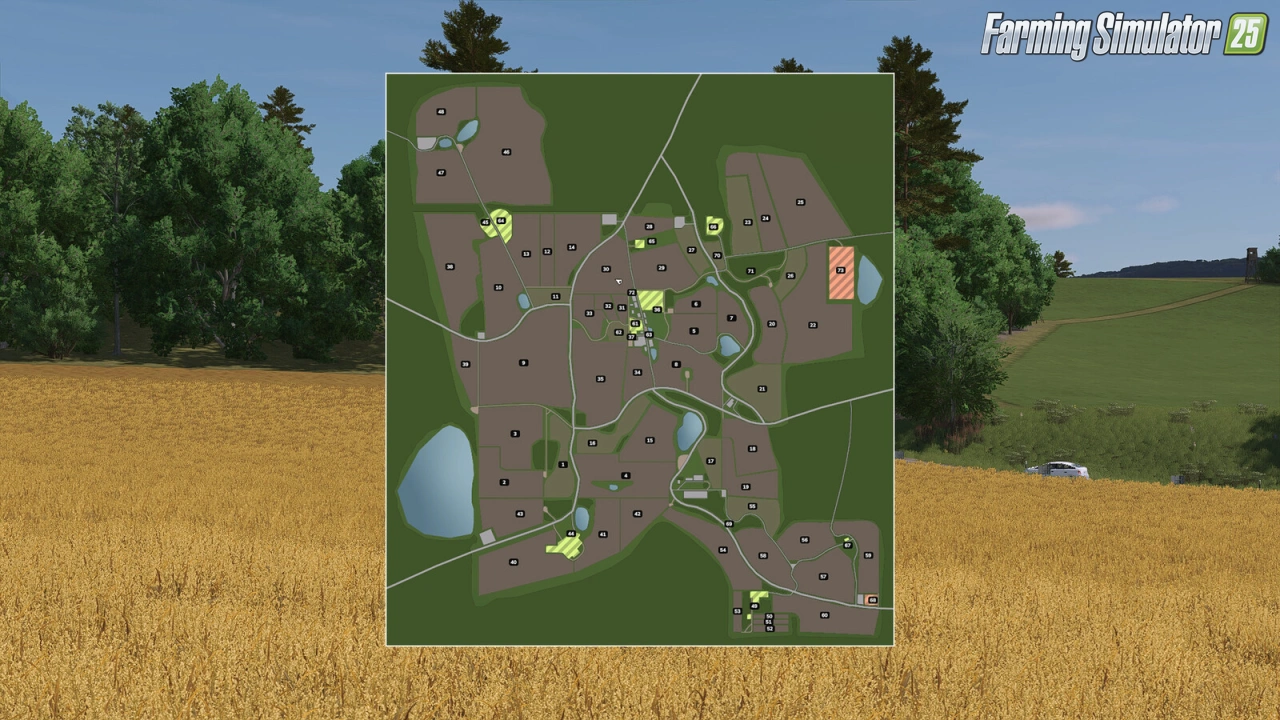Choose field 57 on the map
This screenshot has width=1280, height=720.
(x=823, y=576)
